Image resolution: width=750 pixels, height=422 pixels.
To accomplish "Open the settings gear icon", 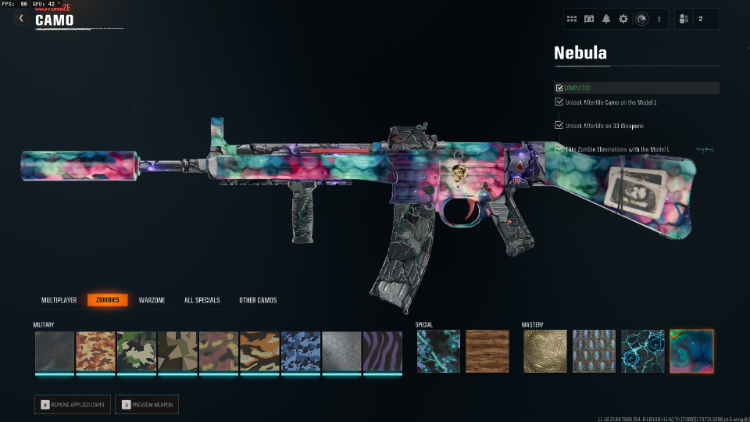I will coord(623,18).
